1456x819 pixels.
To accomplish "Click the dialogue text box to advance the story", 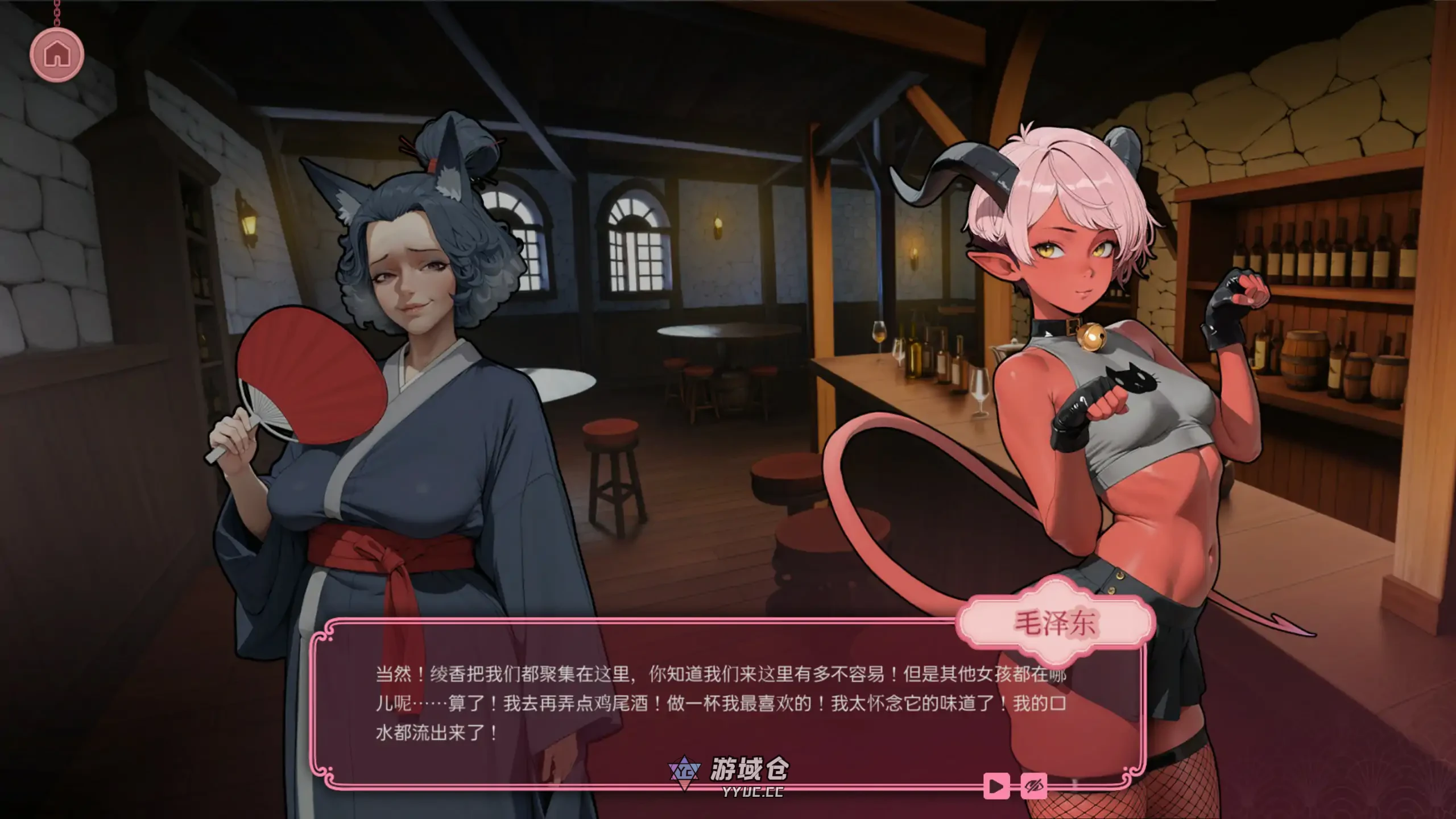I will pos(711,705).
